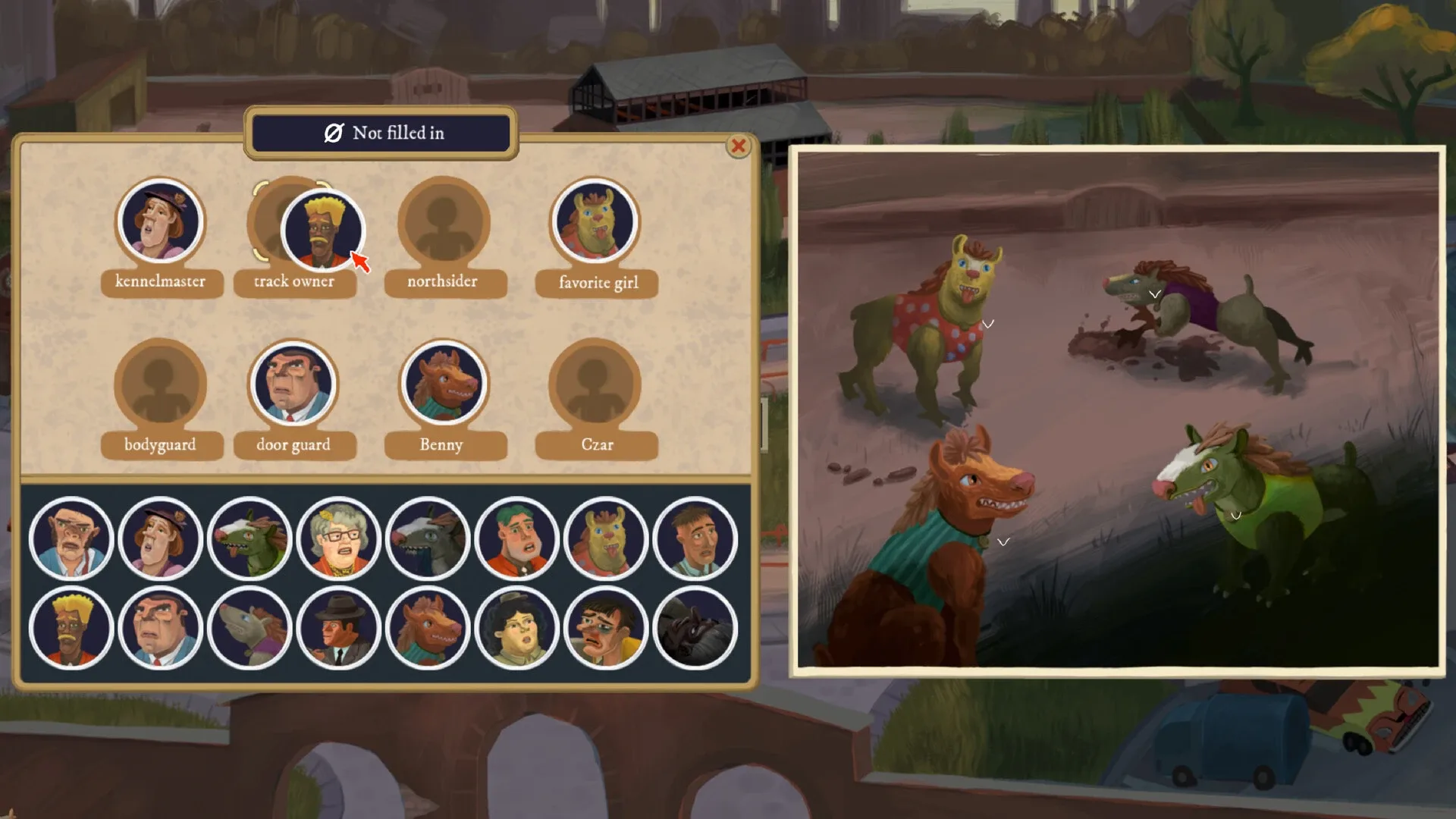
Task: Click the chevron near the green dog's collar
Action: [x=1235, y=515]
